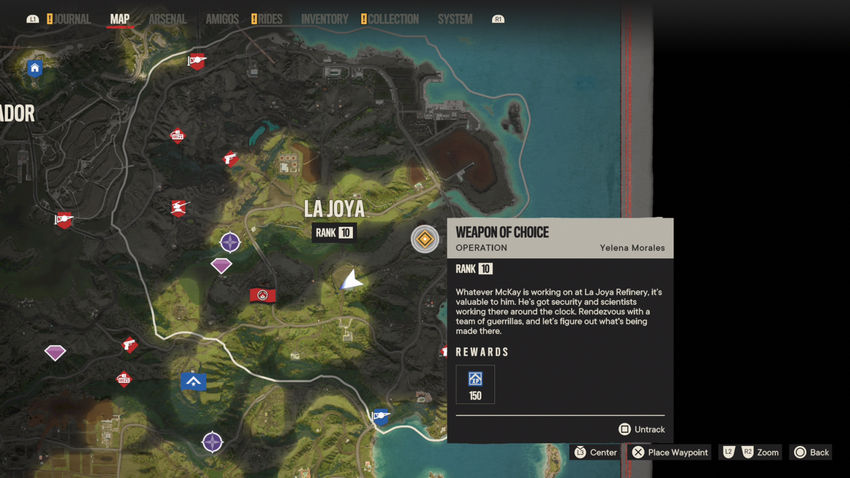Select the red wide flag marker
This screenshot has width=850, height=478.
tap(263, 295)
